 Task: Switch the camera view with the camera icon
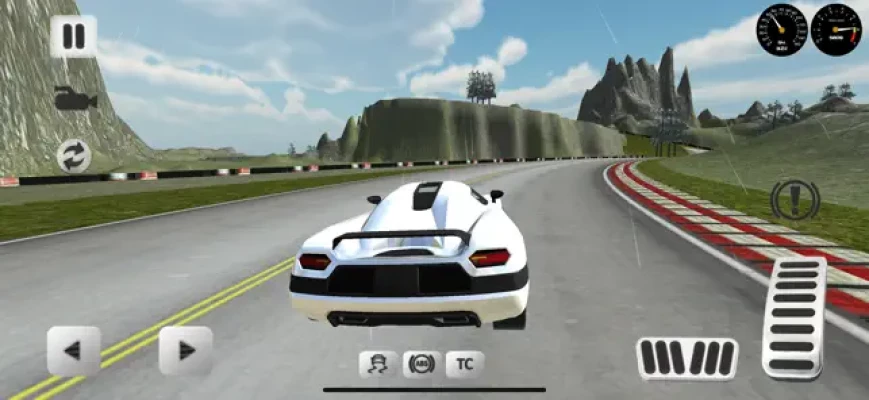[74, 98]
